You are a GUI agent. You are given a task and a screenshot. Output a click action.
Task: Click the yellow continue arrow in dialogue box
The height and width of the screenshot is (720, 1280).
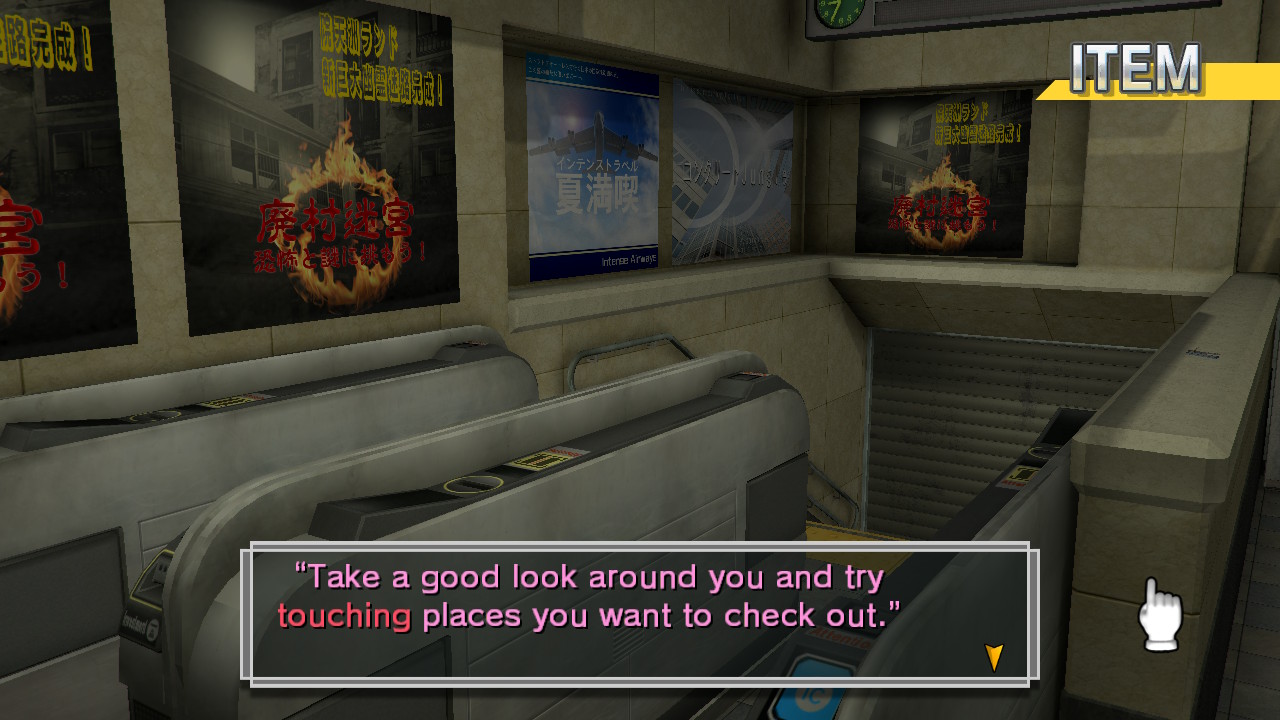coord(992,657)
